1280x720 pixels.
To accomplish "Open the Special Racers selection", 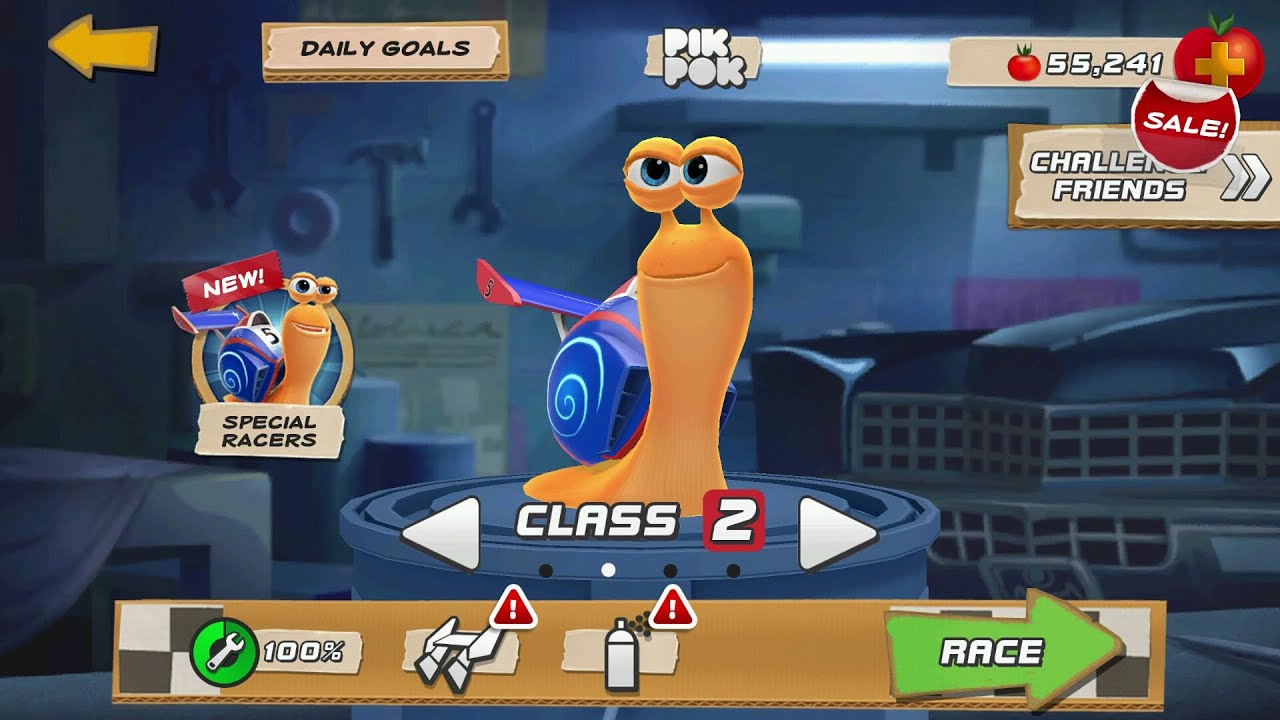I will click(270, 365).
